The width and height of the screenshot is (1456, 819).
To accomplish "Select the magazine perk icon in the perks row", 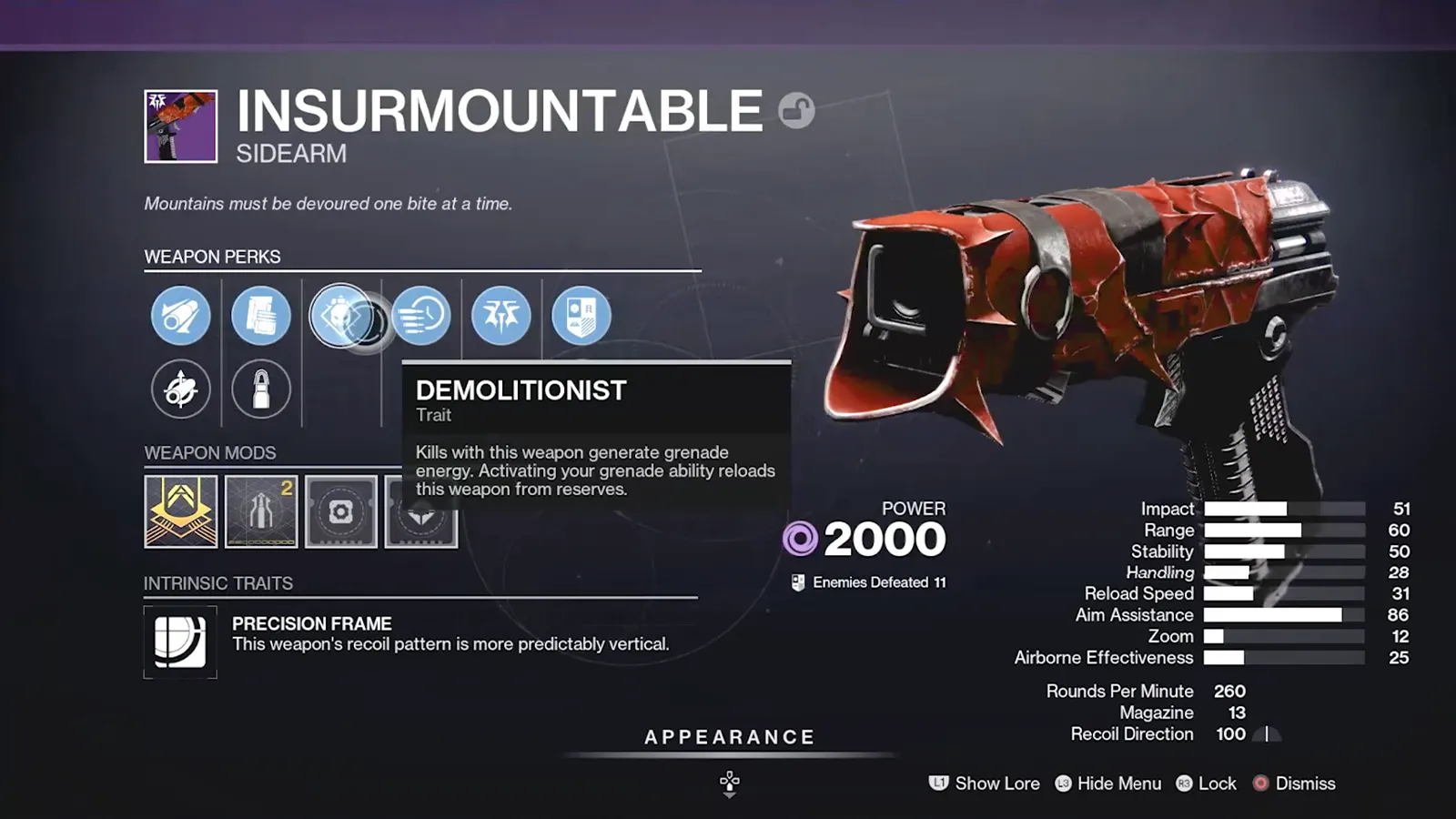I will coord(261,314).
